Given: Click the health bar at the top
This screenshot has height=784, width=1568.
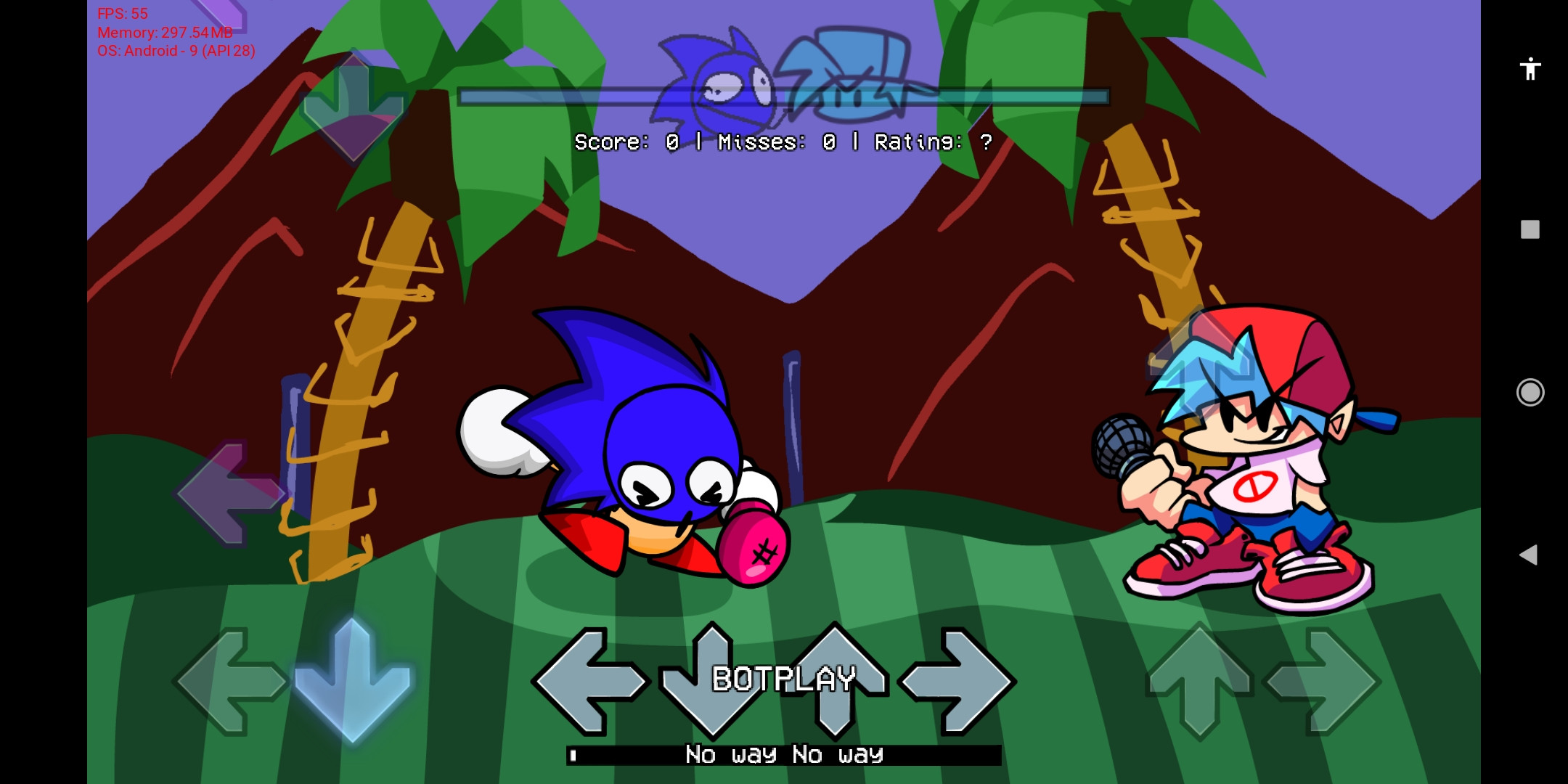Looking at the screenshot, I should tap(783, 96).
